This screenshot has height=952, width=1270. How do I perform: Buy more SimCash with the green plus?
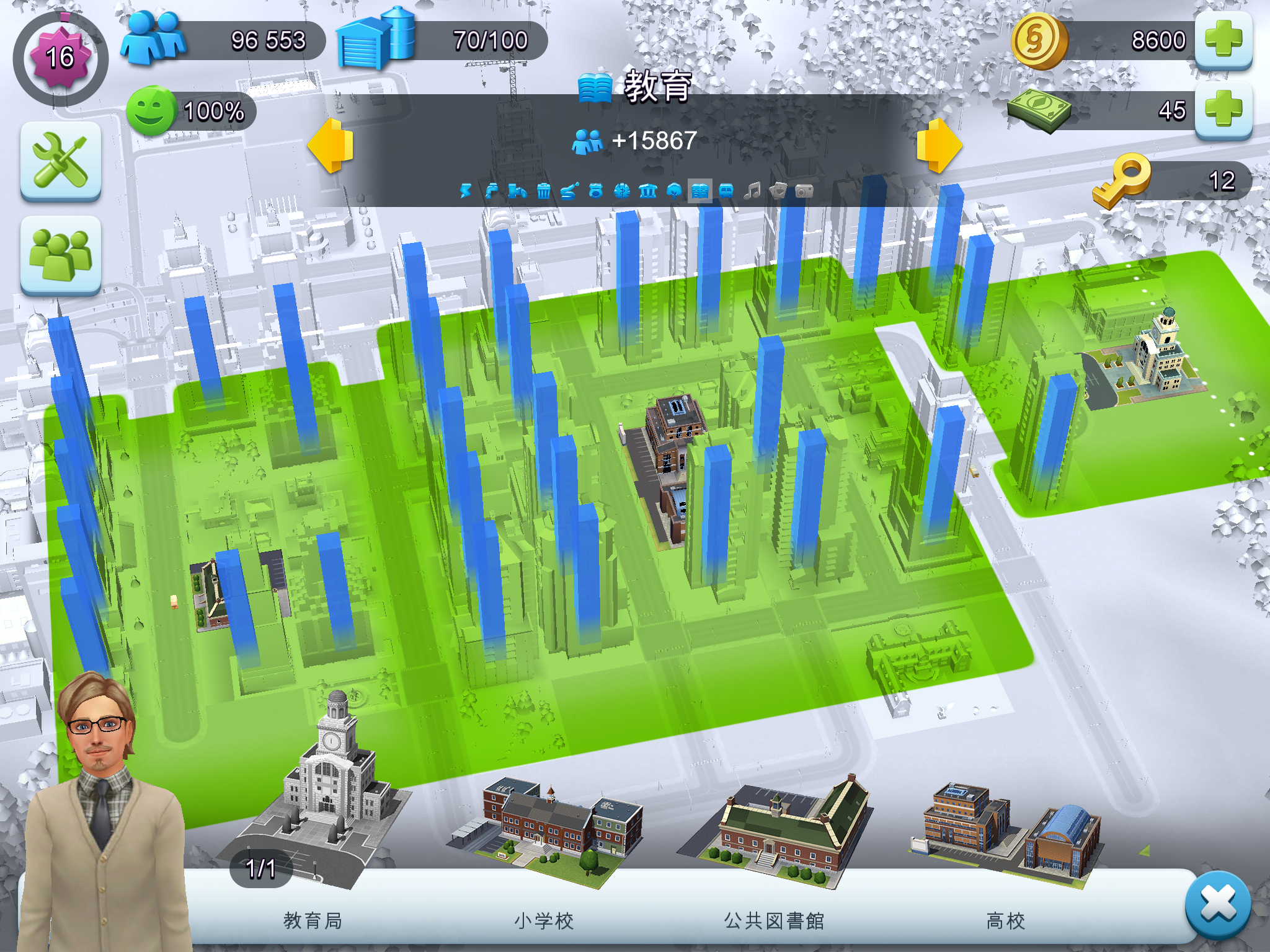click(x=1223, y=110)
